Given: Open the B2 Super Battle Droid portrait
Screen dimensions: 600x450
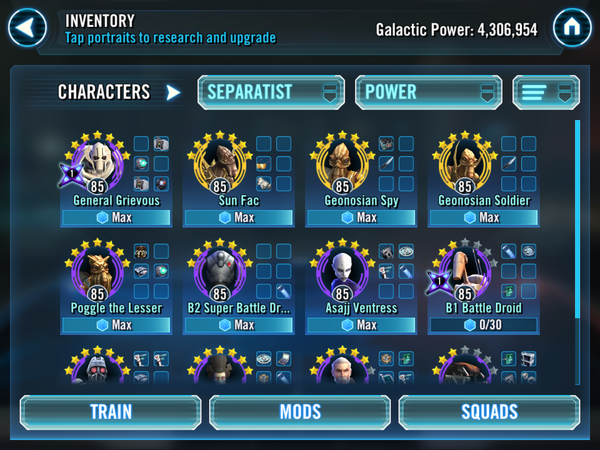Looking at the screenshot, I should pyautogui.click(x=219, y=274).
